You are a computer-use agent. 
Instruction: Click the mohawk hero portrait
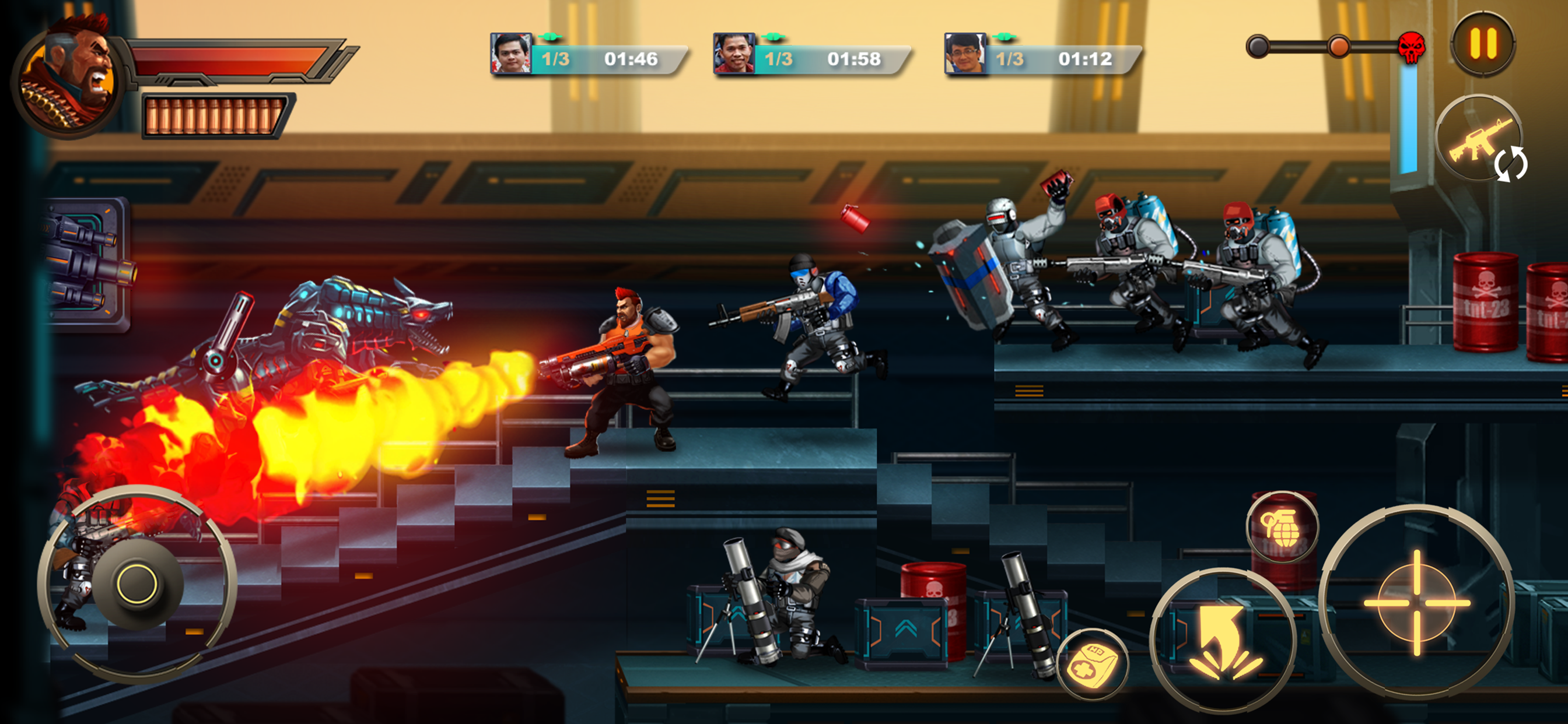pyautogui.click(x=67, y=75)
